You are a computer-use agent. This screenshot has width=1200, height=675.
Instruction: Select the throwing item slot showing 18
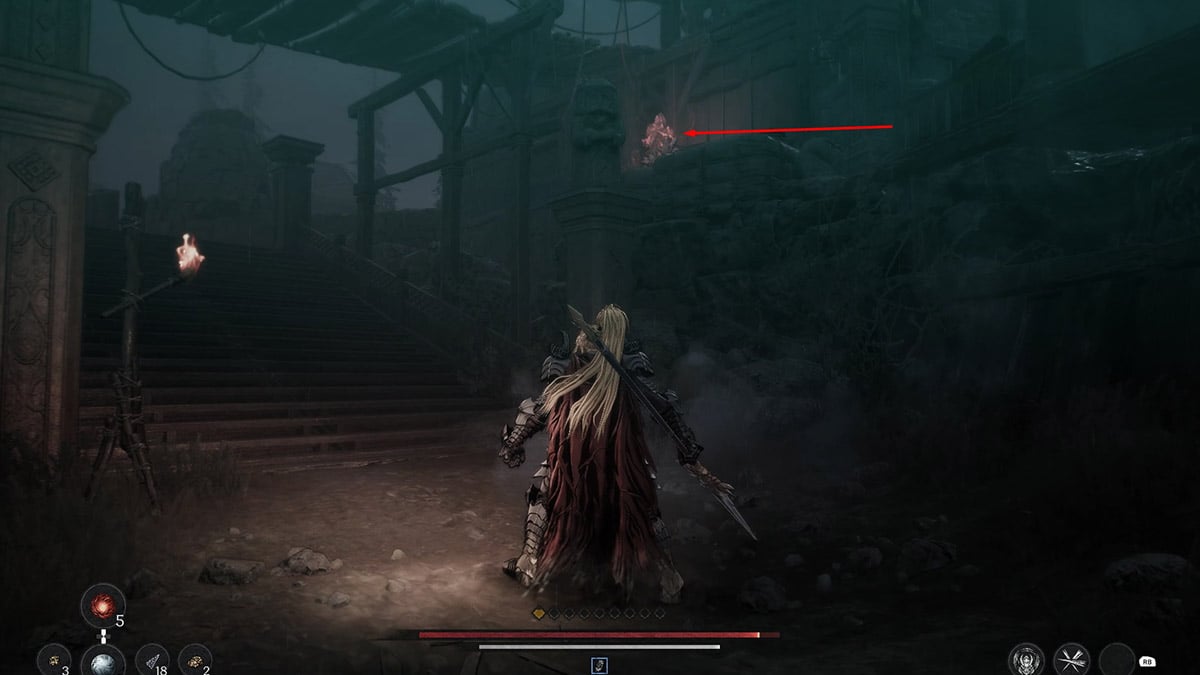152,661
